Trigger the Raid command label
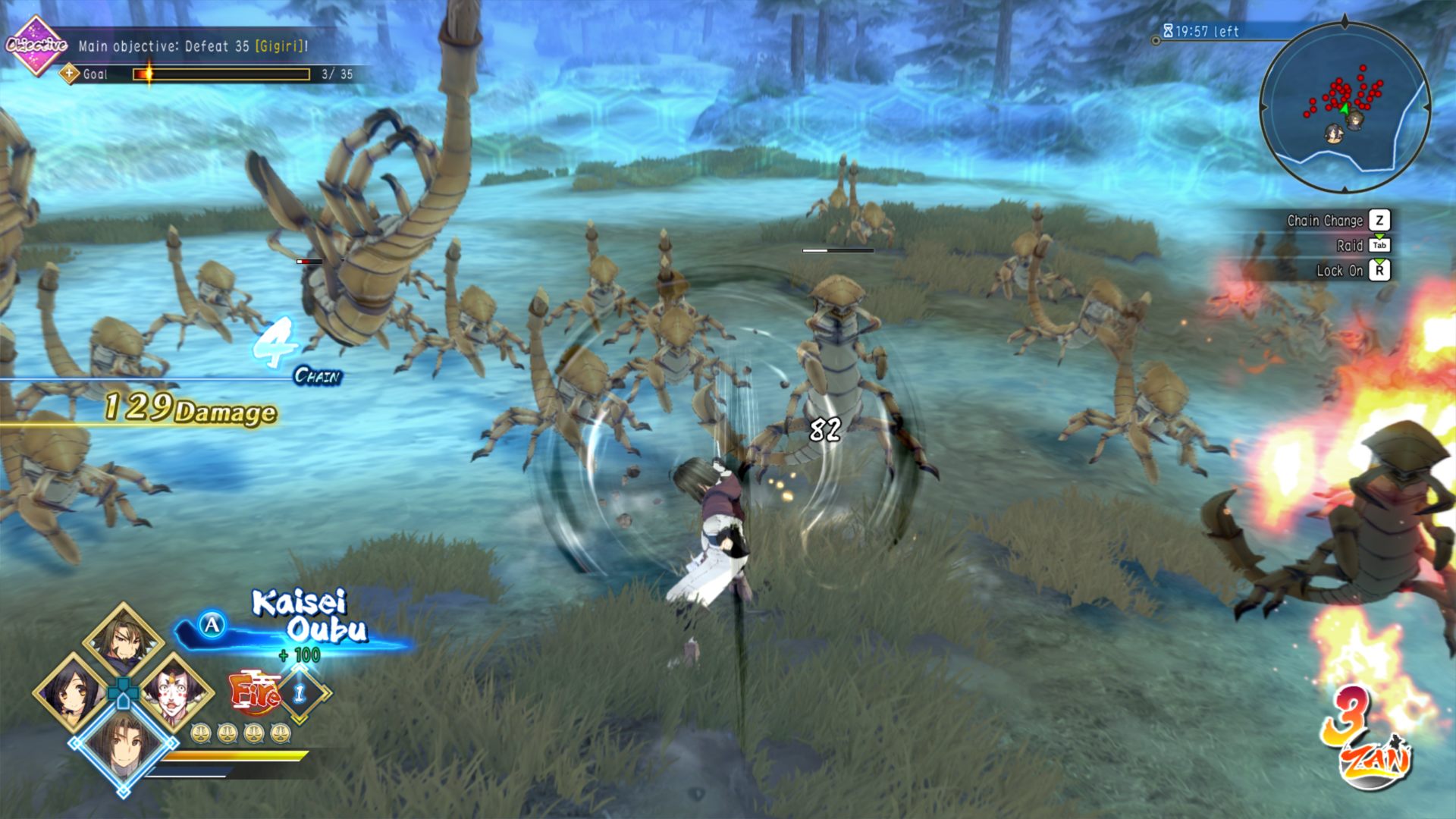The height and width of the screenshot is (819, 1456). pyautogui.click(x=1349, y=246)
